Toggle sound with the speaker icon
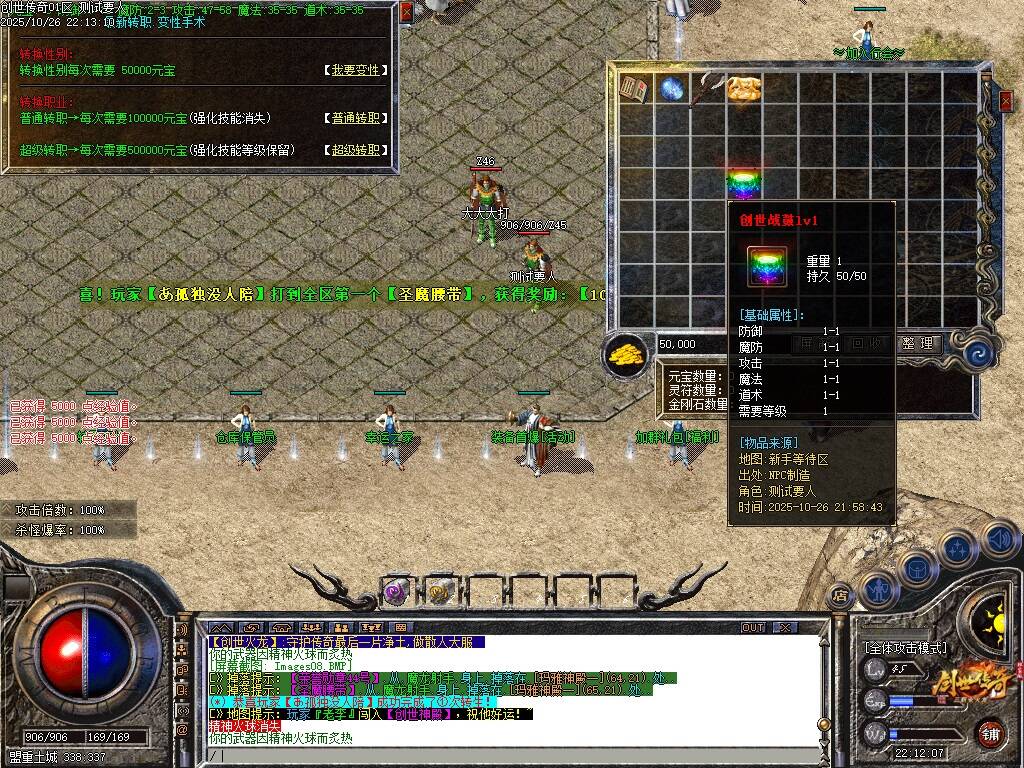This screenshot has height=768, width=1024. 1000,540
